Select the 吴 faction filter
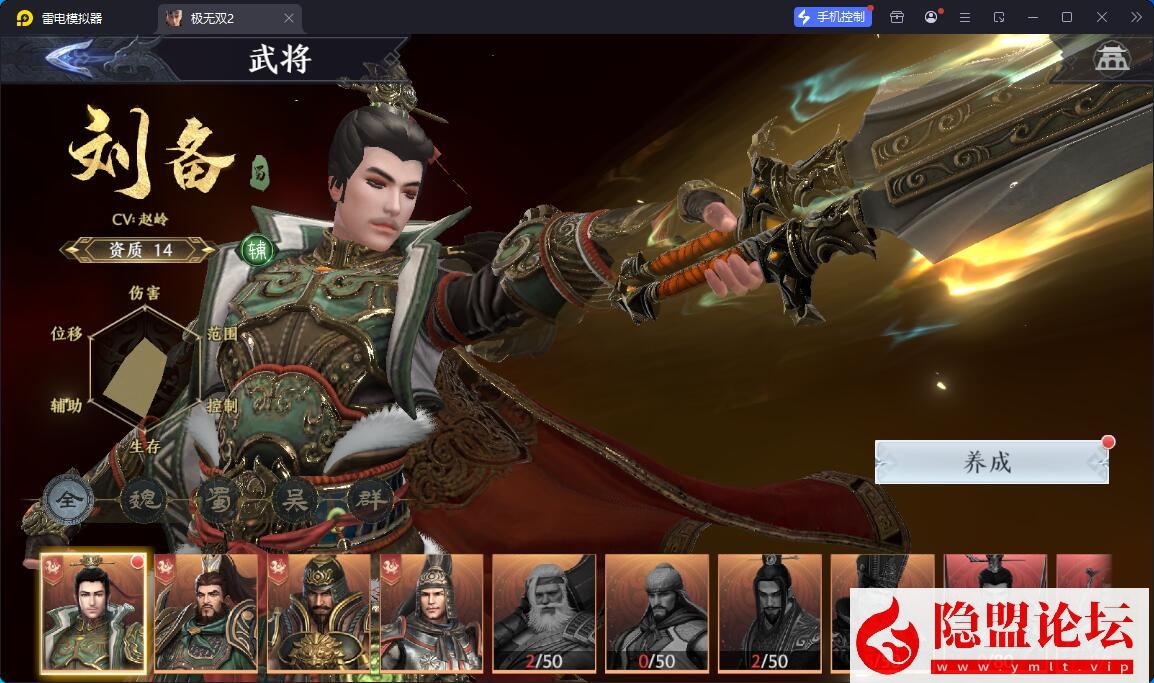1154x683 pixels. pyautogui.click(x=294, y=499)
